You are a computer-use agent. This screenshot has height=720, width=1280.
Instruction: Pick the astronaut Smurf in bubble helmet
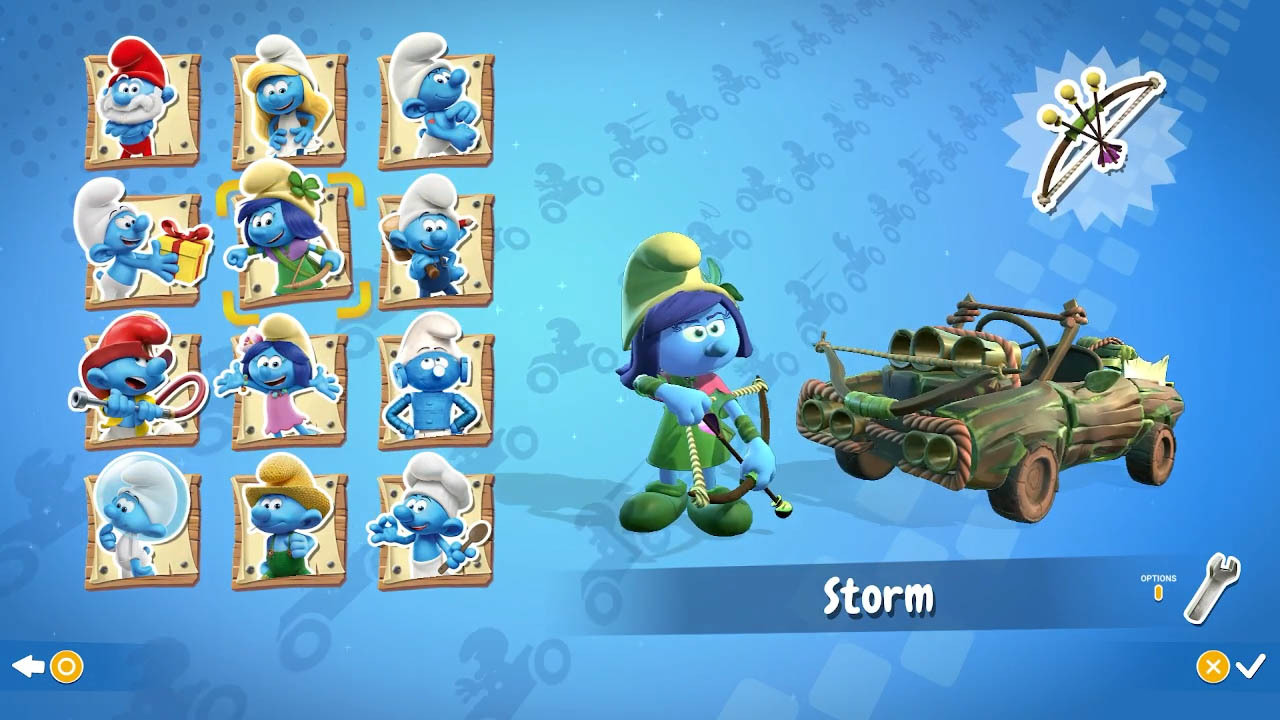142,526
